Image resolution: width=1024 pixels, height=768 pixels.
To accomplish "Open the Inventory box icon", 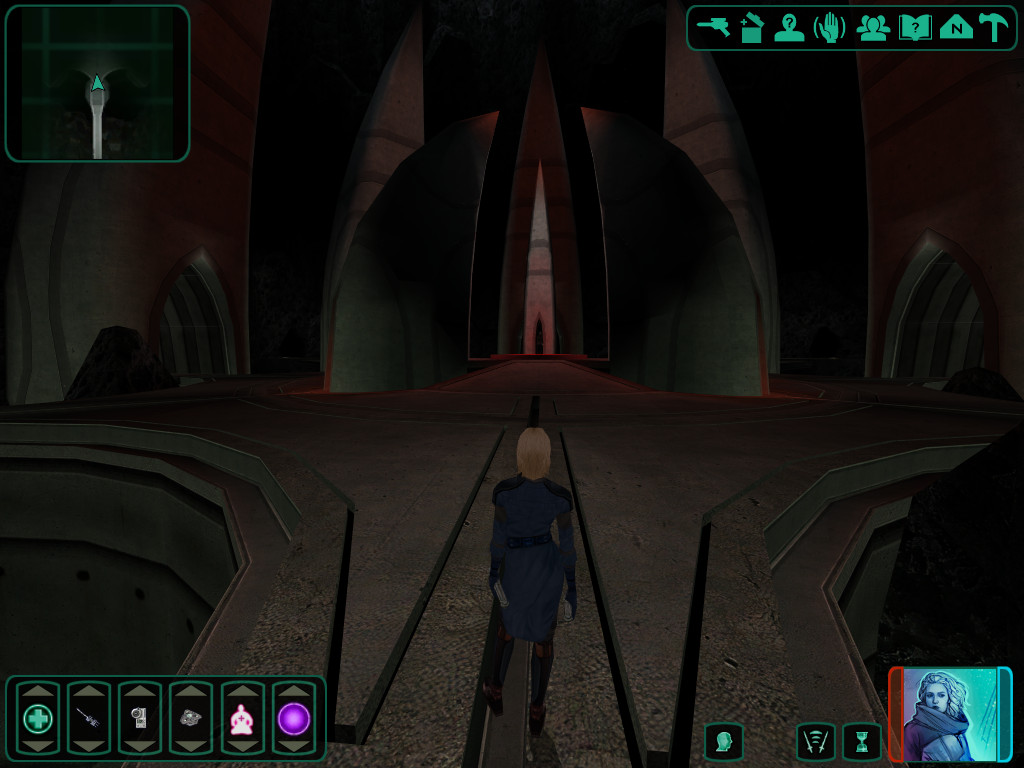I will (752, 27).
